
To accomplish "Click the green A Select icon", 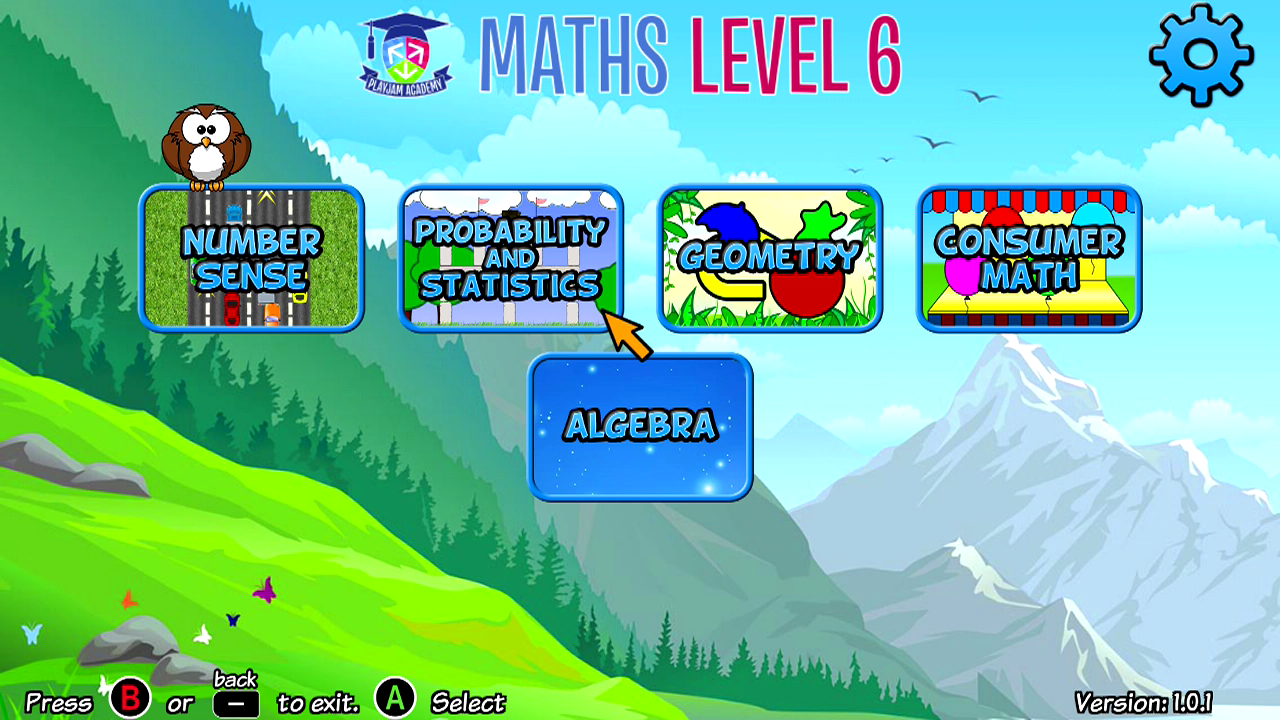I will [393, 701].
